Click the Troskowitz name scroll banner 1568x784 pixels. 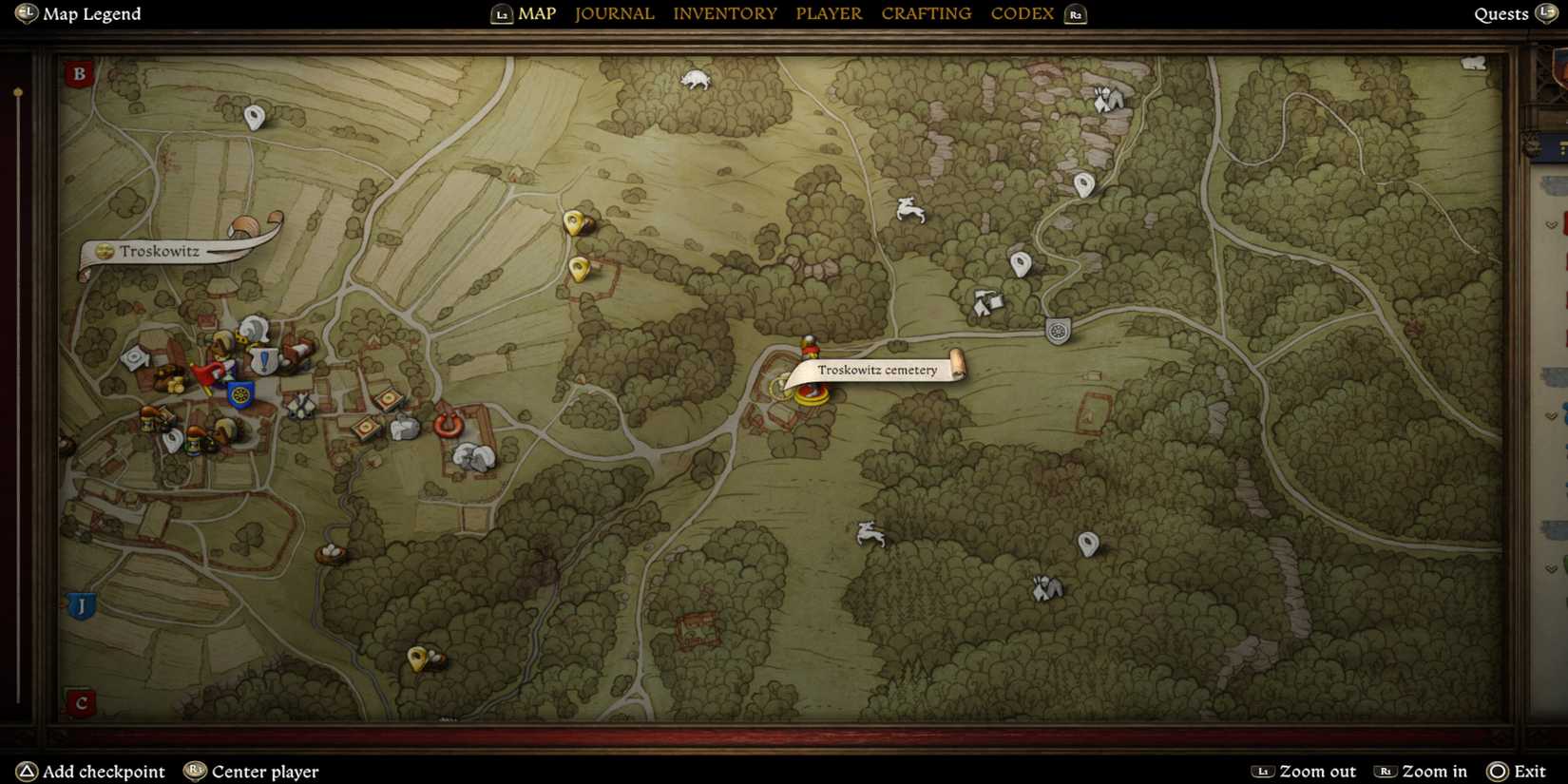point(162,252)
